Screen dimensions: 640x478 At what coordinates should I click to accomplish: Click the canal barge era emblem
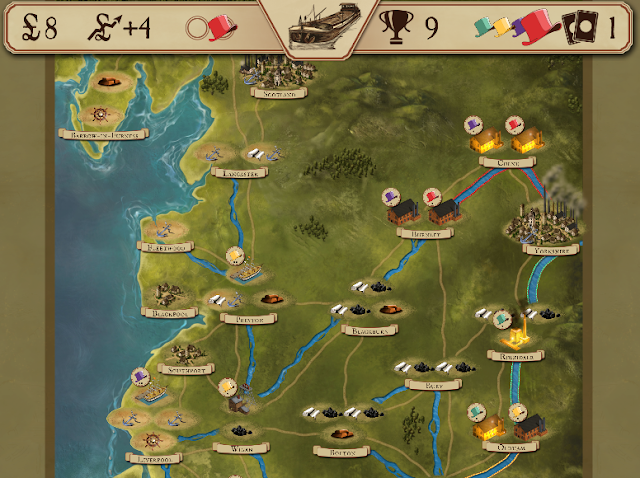coord(319,27)
